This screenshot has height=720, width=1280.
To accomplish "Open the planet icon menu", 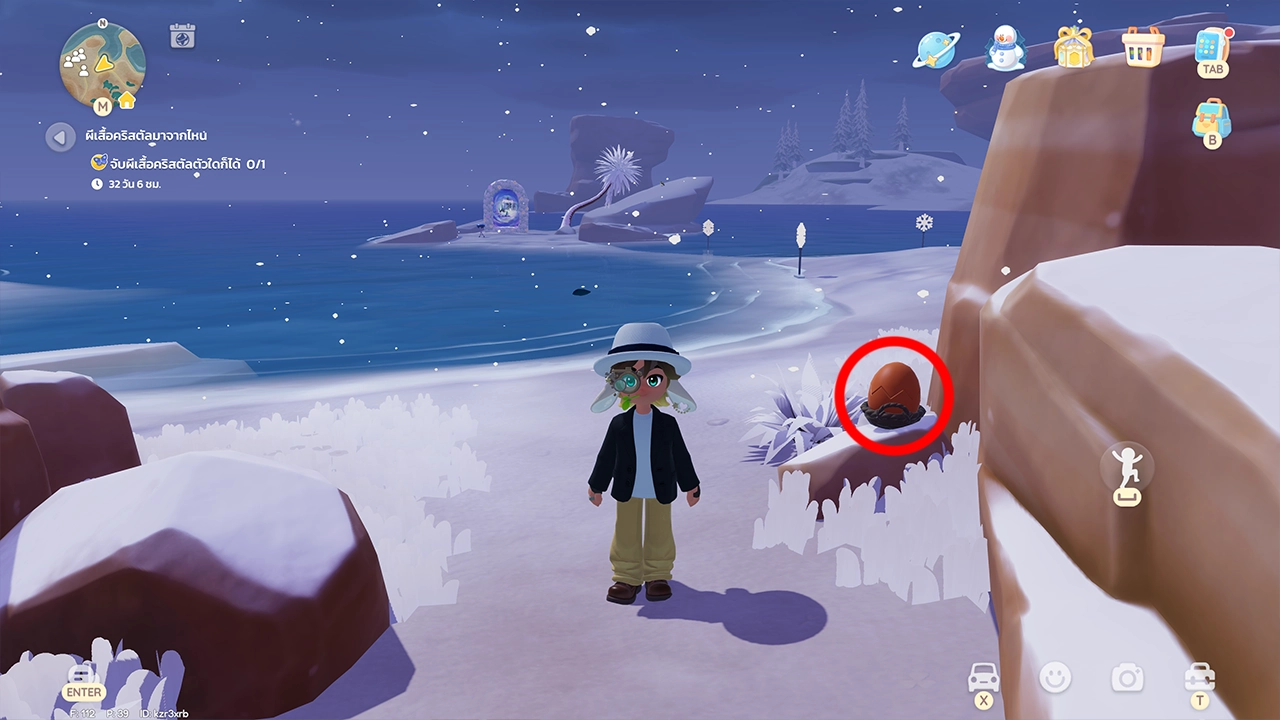I will 935,49.
